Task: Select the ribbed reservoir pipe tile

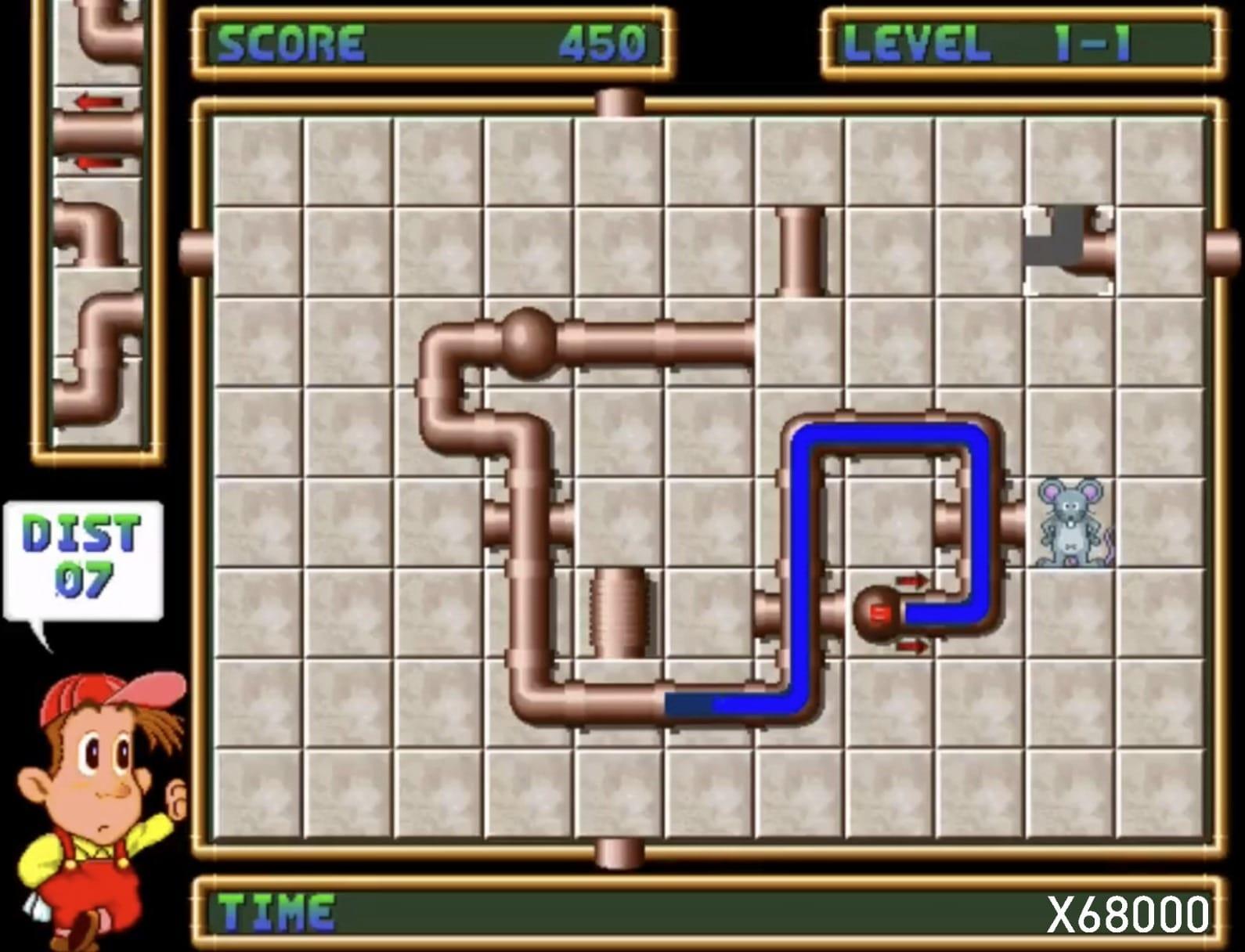Action: [619, 612]
